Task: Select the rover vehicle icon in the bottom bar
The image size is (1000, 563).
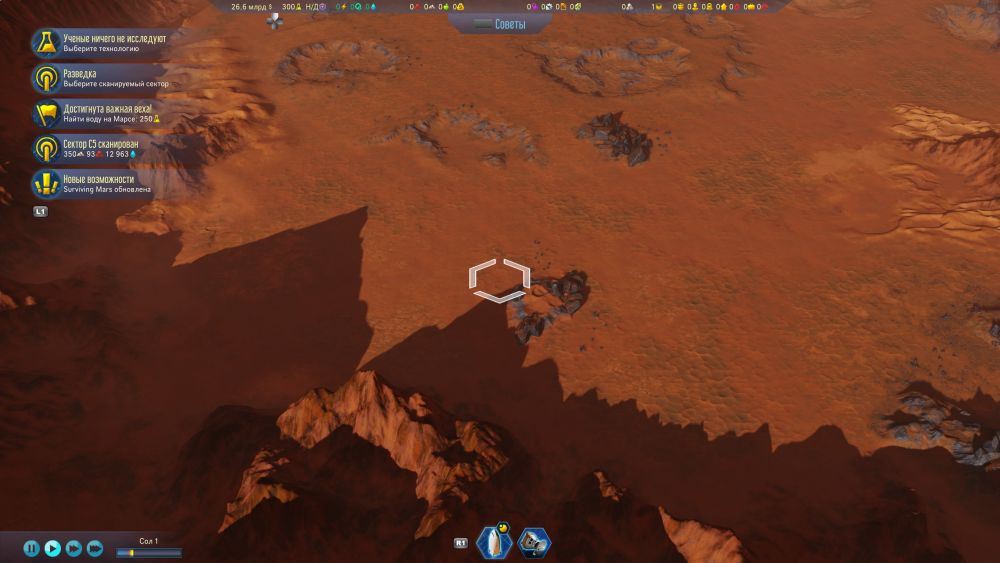Action: [534, 543]
